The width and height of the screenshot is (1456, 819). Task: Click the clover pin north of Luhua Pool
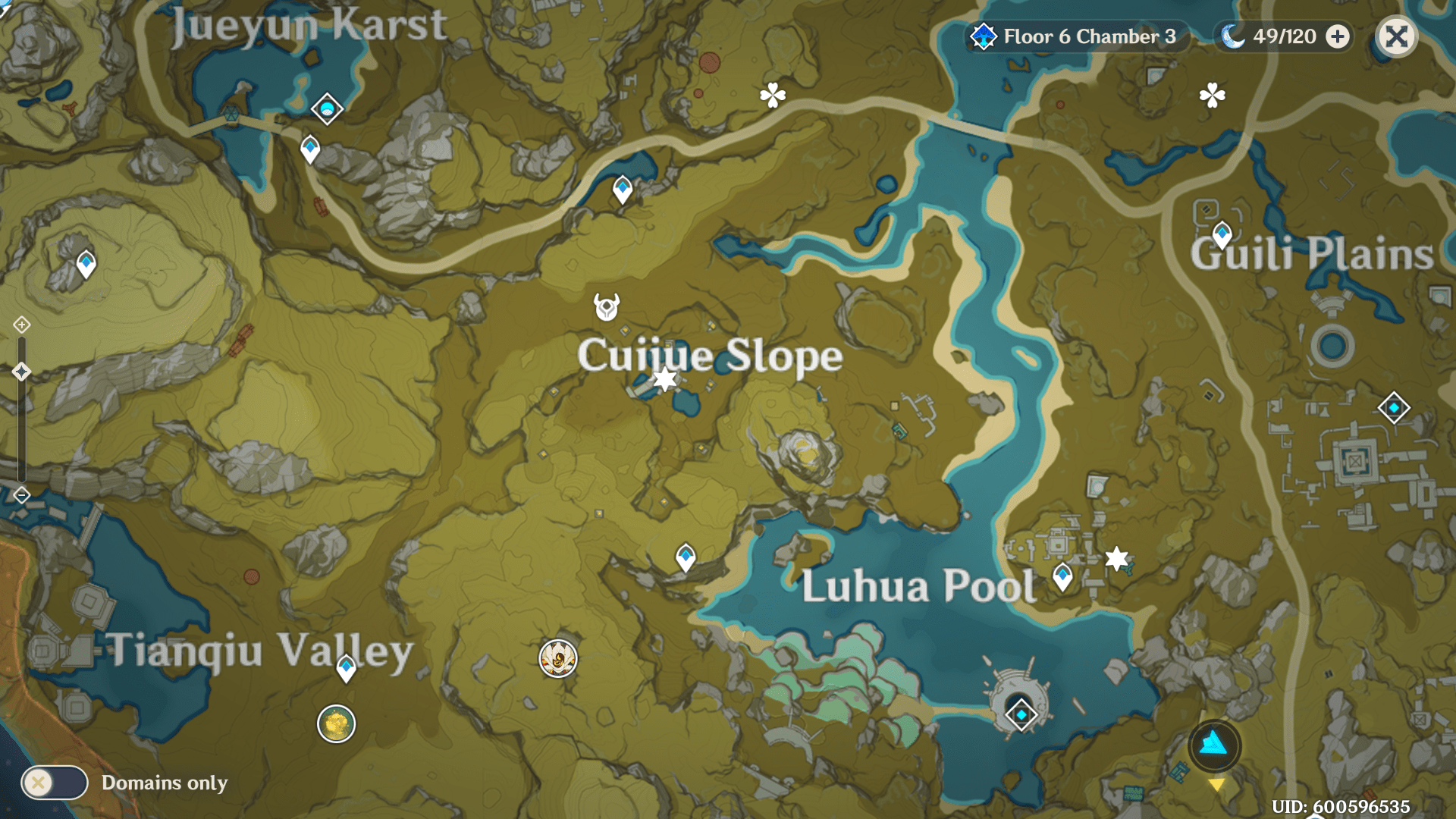pyautogui.click(x=771, y=97)
